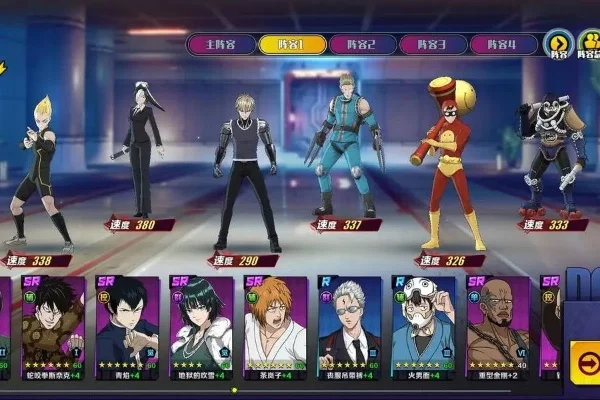Pick the silver-haired hero card in black suit
Image resolution: width=600 pixels, height=400 pixels.
click(x=349, y=327)
